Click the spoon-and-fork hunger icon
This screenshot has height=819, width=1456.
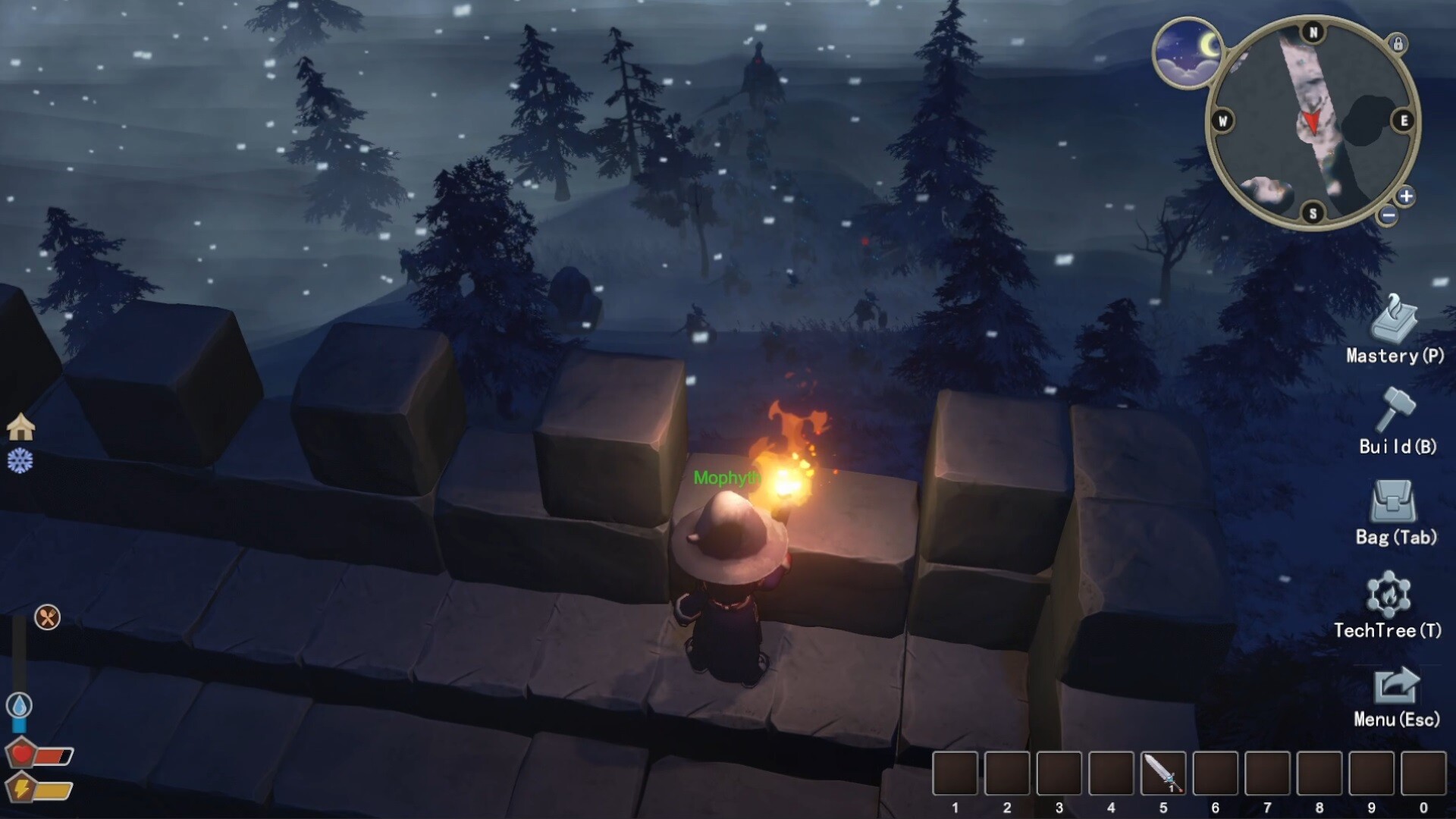pos(47,617)
